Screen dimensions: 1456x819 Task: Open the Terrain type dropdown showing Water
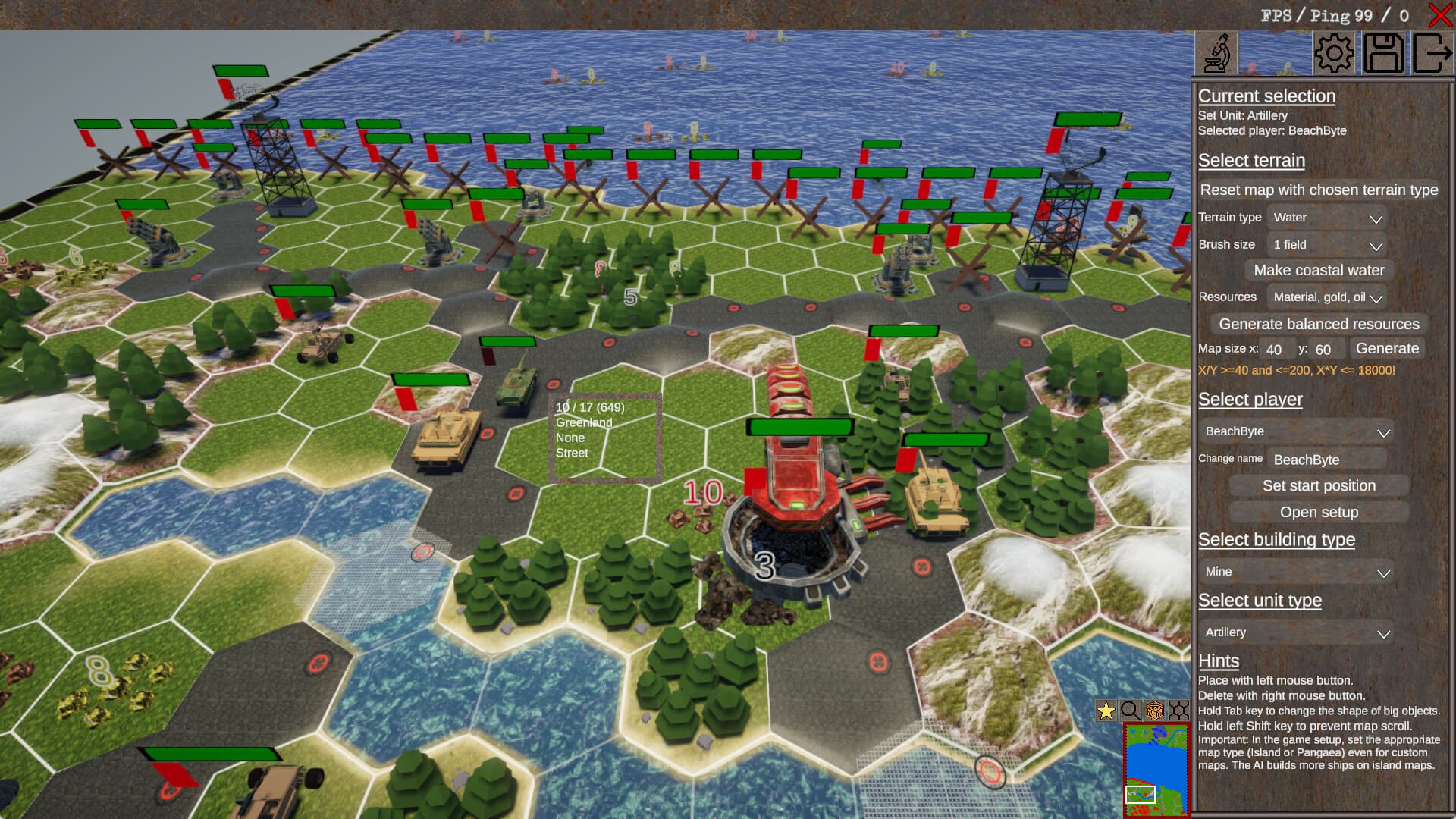click(1326, 218)
